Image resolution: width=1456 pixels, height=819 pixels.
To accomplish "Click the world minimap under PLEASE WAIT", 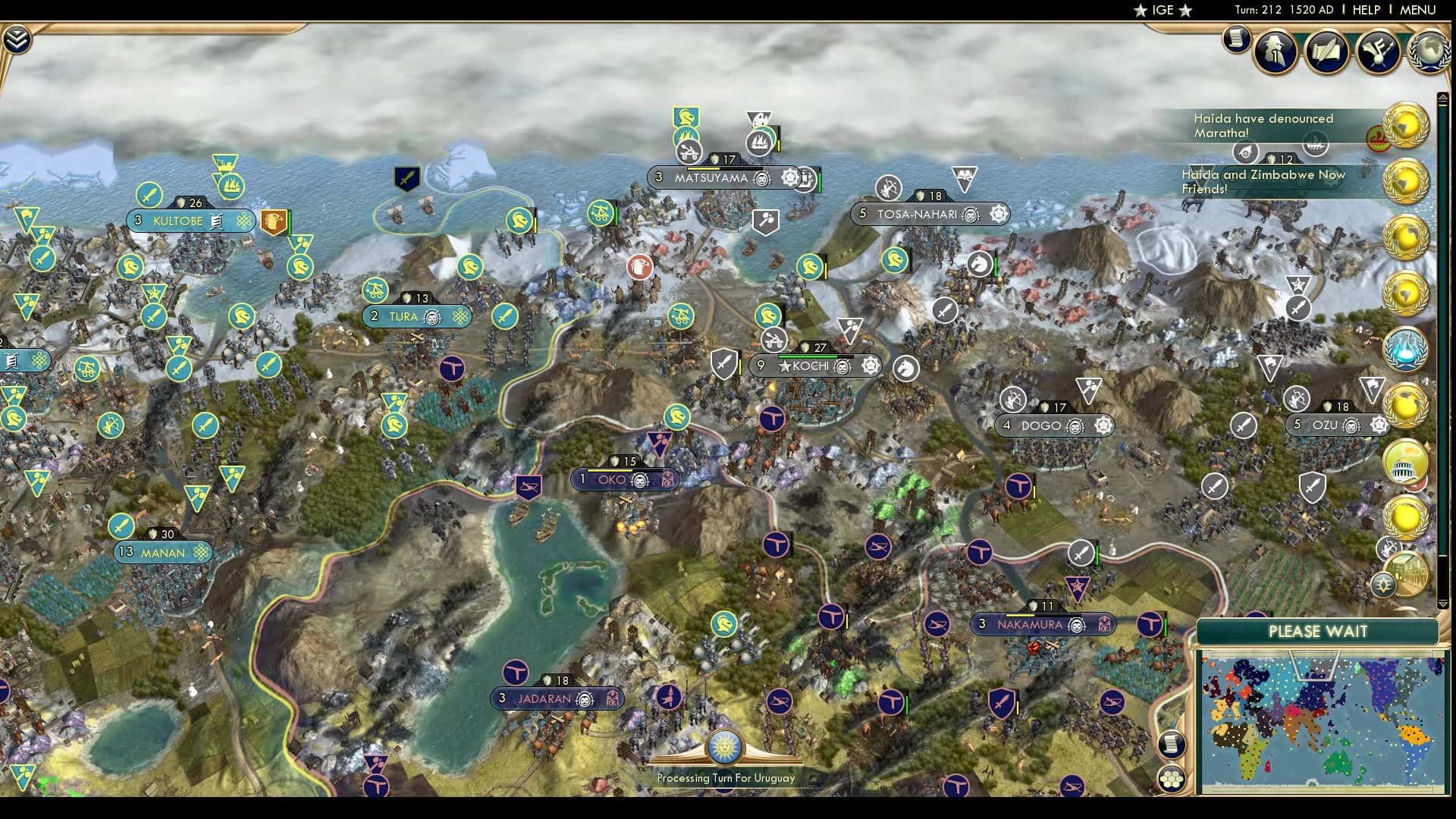I will 1323,720.
